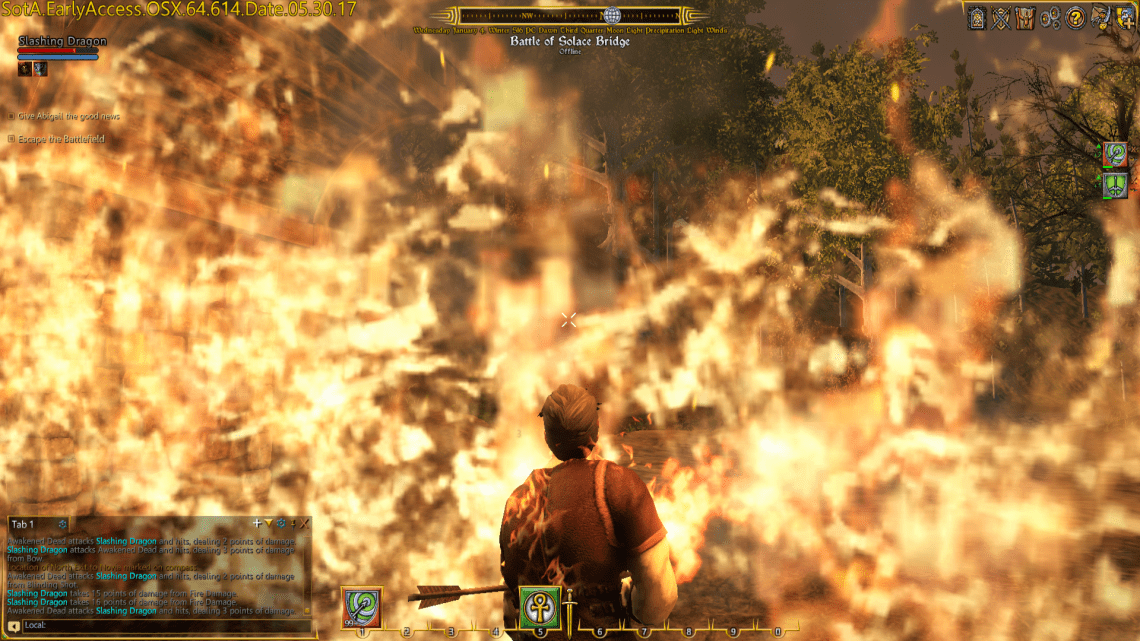Click the globe icon on the compass bar
This screenshot has width=1140, height=641.
(611, 16)
